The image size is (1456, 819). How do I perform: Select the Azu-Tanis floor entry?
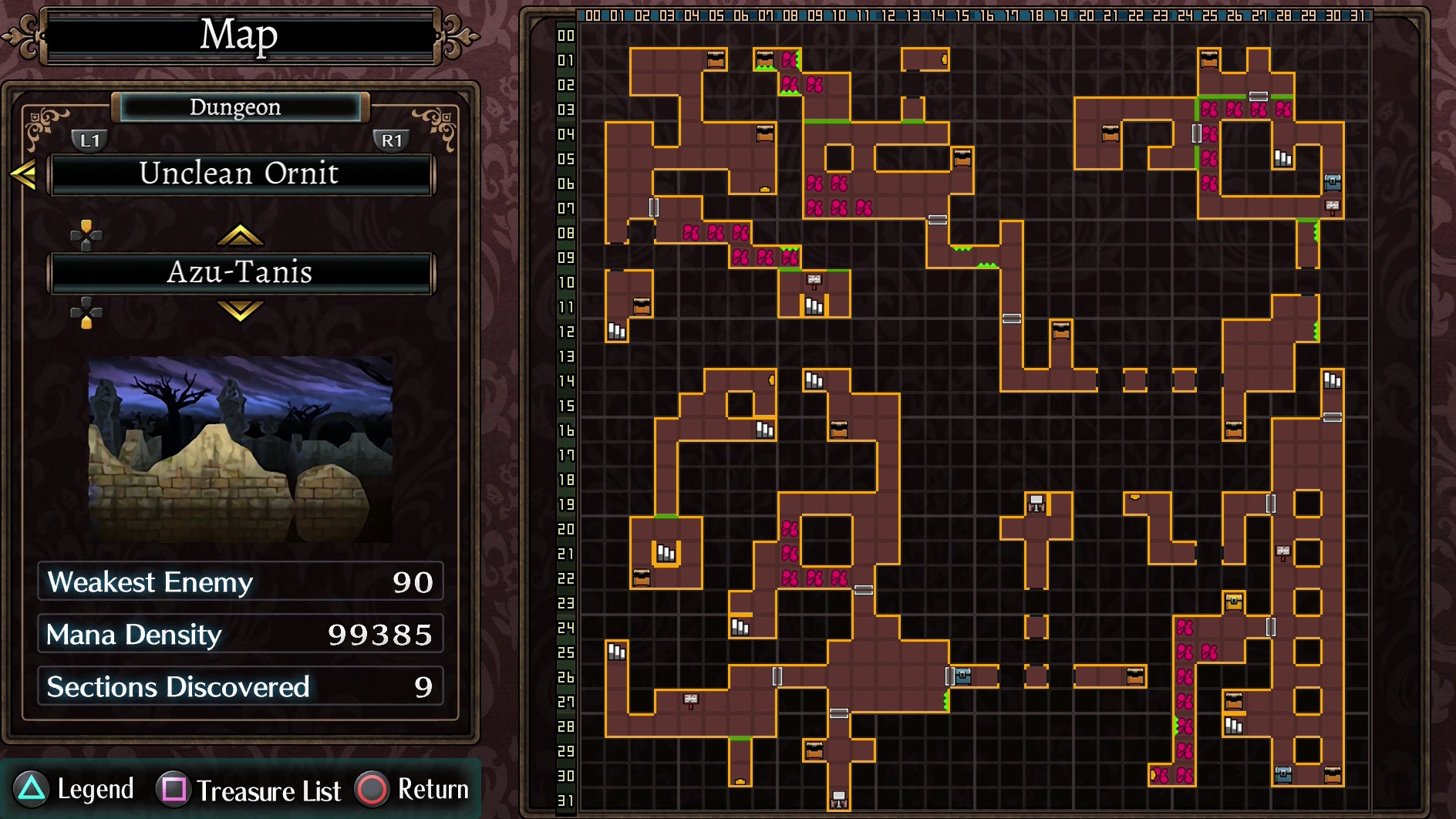[241, 273]
